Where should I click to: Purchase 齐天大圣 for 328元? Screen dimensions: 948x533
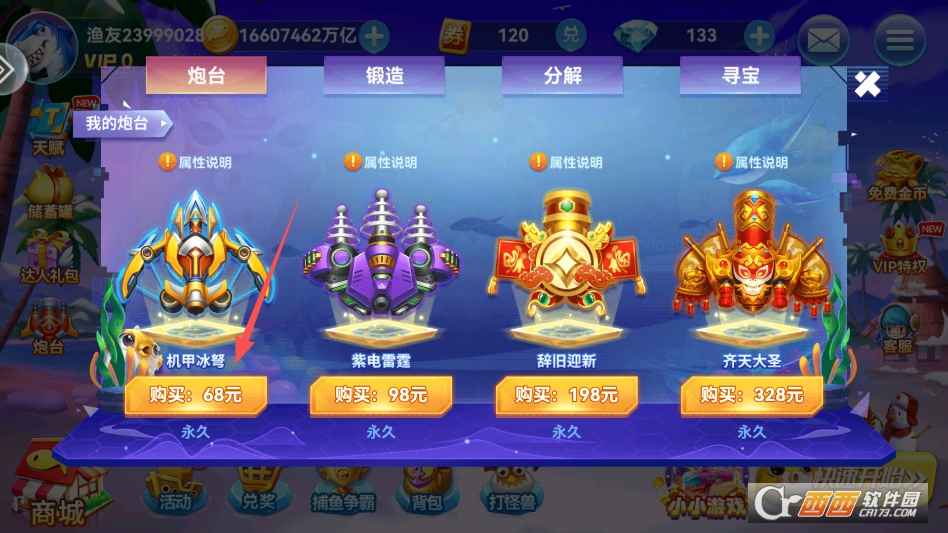click(x=752, y=395)
